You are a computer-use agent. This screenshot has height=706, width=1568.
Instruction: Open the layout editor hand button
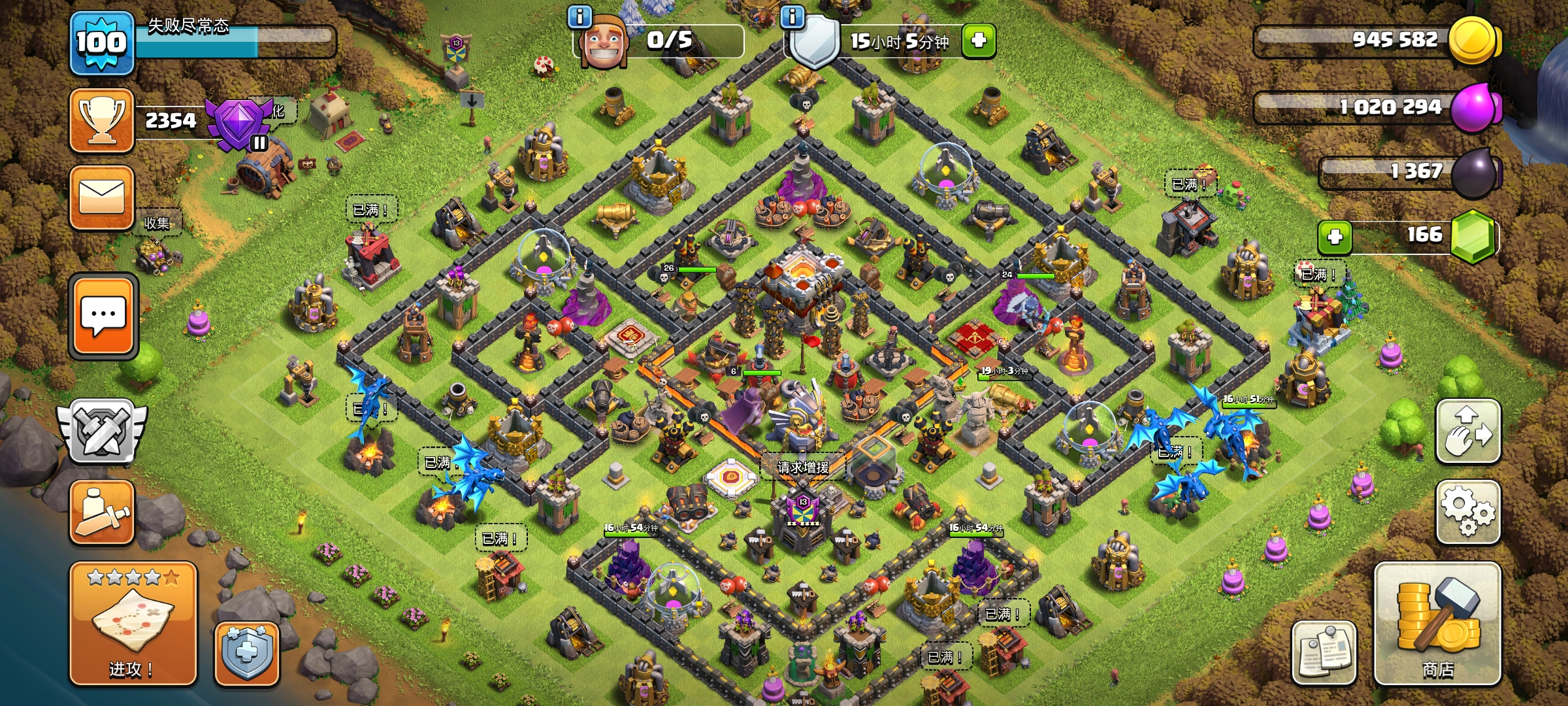pyautogui.click(x=1467, y=431)
